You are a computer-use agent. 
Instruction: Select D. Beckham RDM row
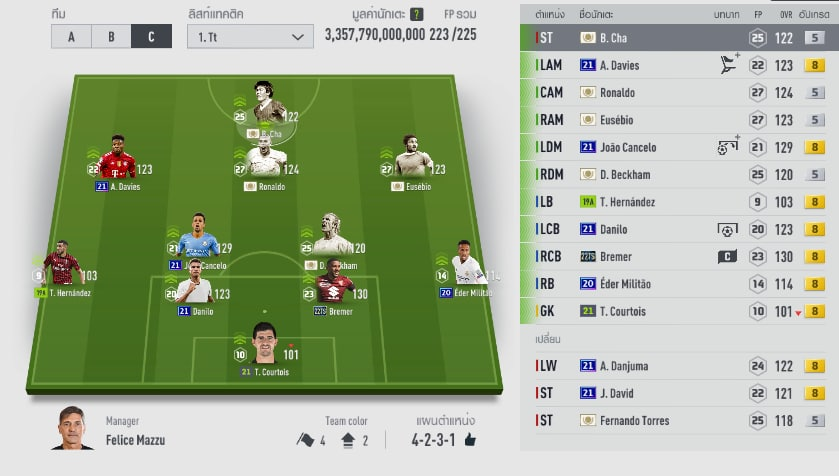(680, 174)
